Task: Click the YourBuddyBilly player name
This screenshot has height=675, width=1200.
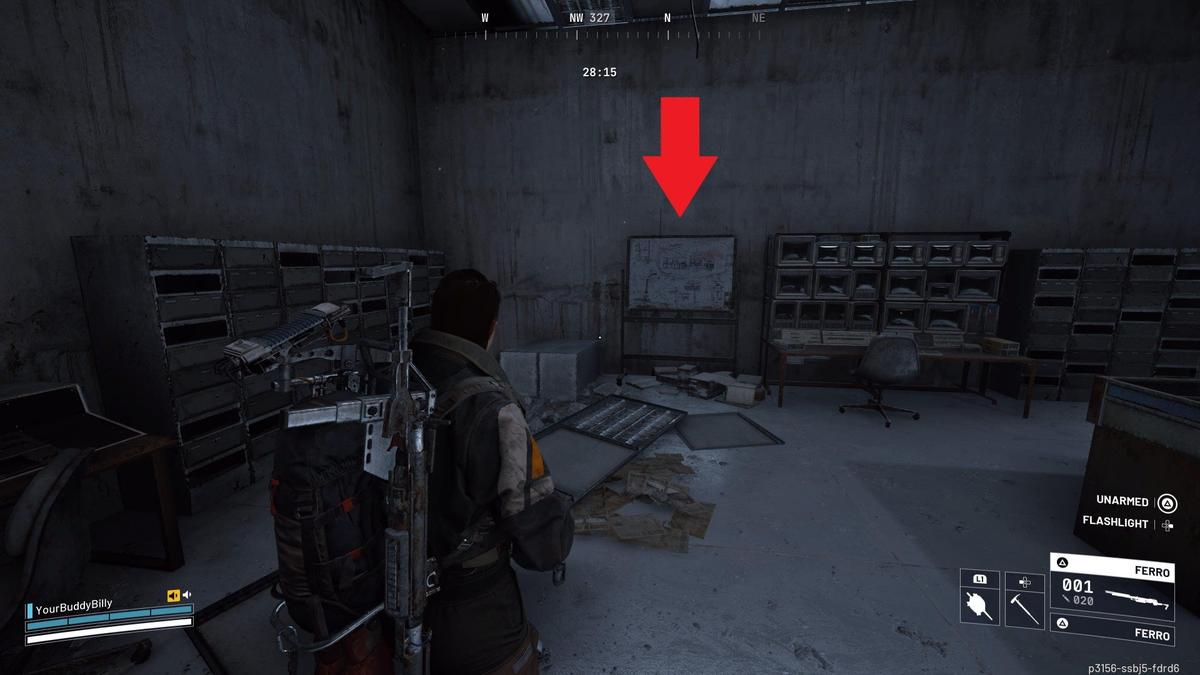Action: [x=75, y=606]
